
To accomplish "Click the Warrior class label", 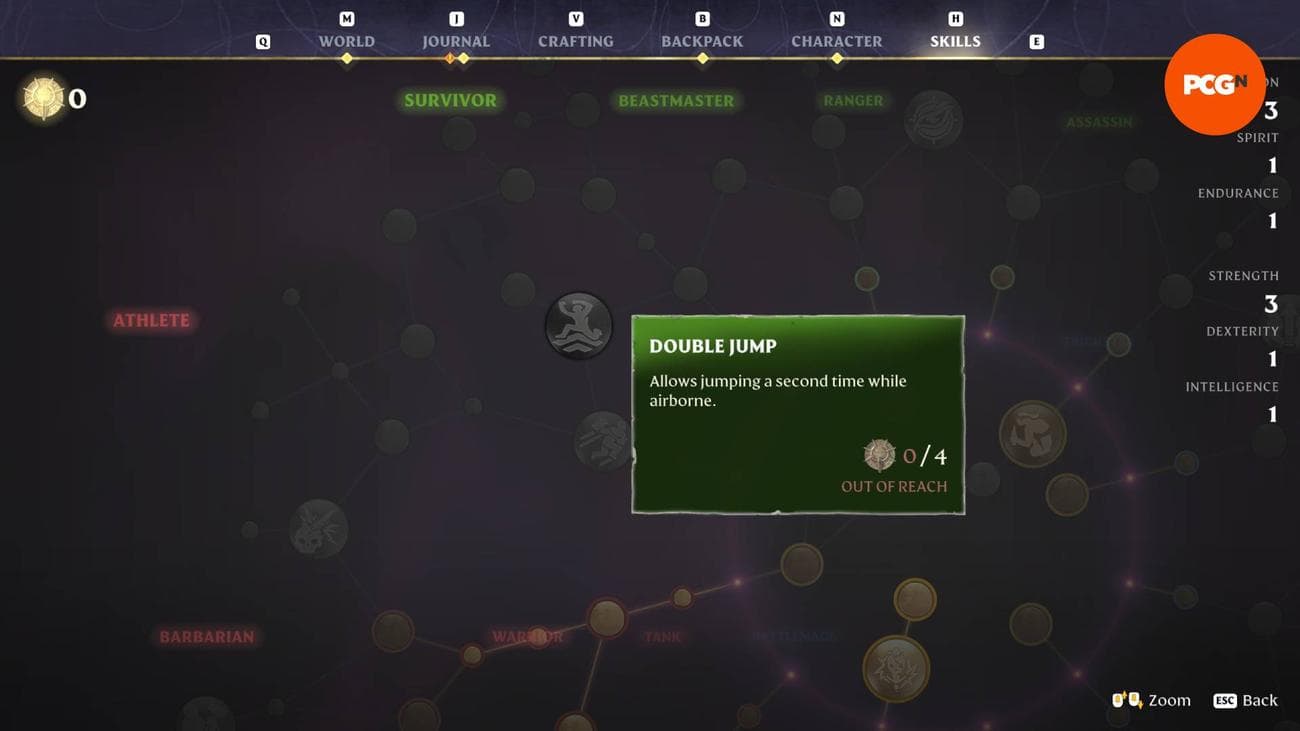I will tap(527, 635).
